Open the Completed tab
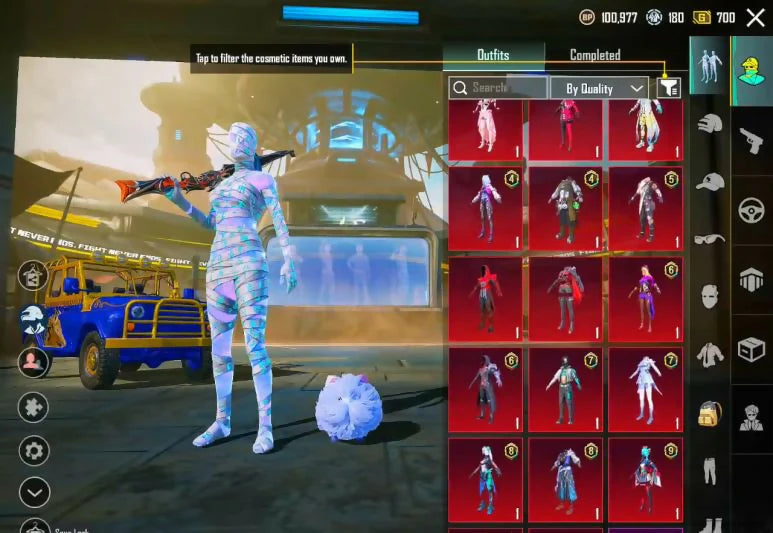 point(595,56)
